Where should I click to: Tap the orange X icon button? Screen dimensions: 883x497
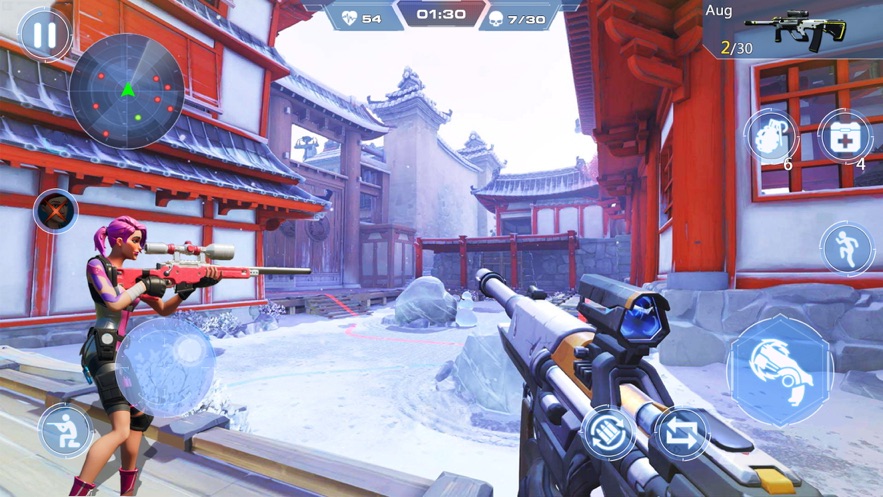coord(55,211)
